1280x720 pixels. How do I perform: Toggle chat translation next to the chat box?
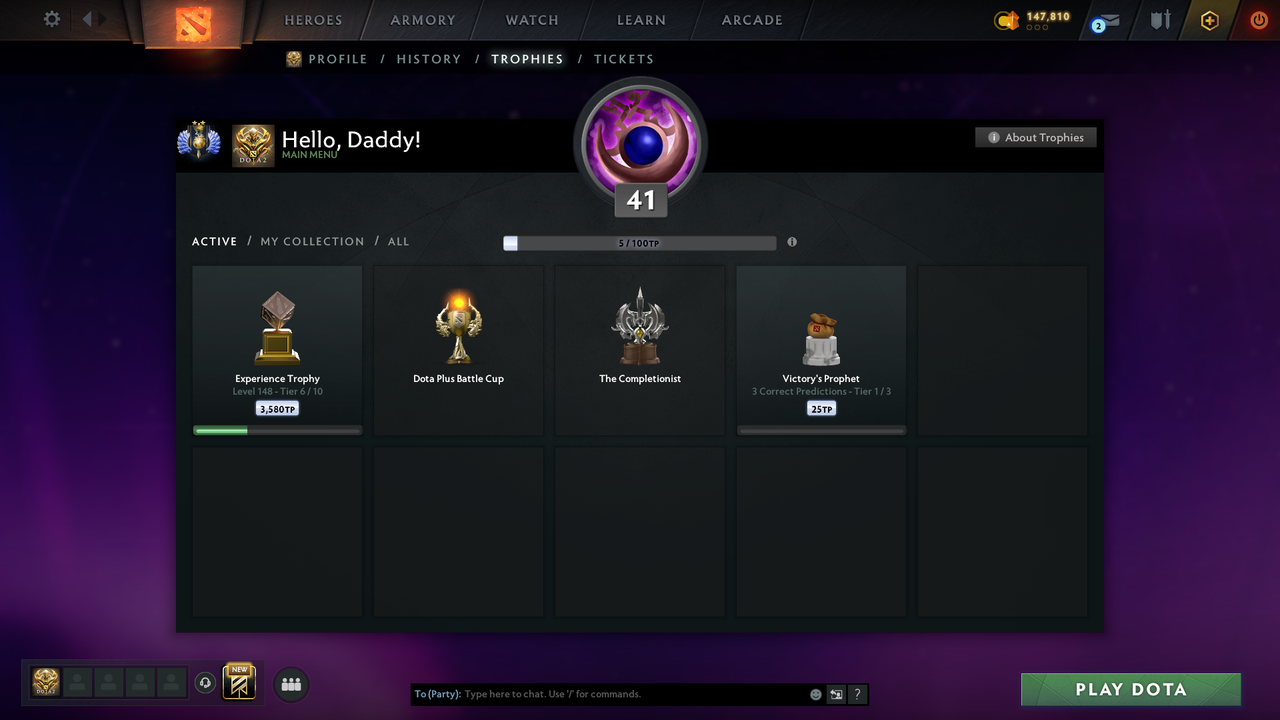point(836,694)
